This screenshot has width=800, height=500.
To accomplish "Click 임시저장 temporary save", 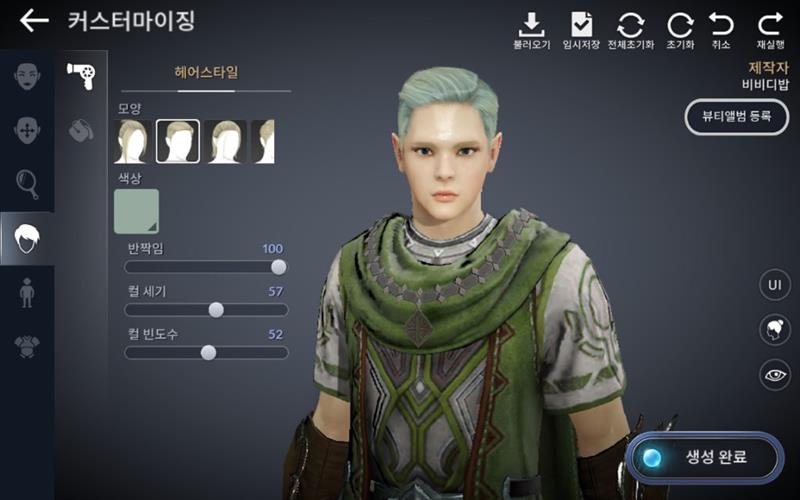I will tap(580, 30).
